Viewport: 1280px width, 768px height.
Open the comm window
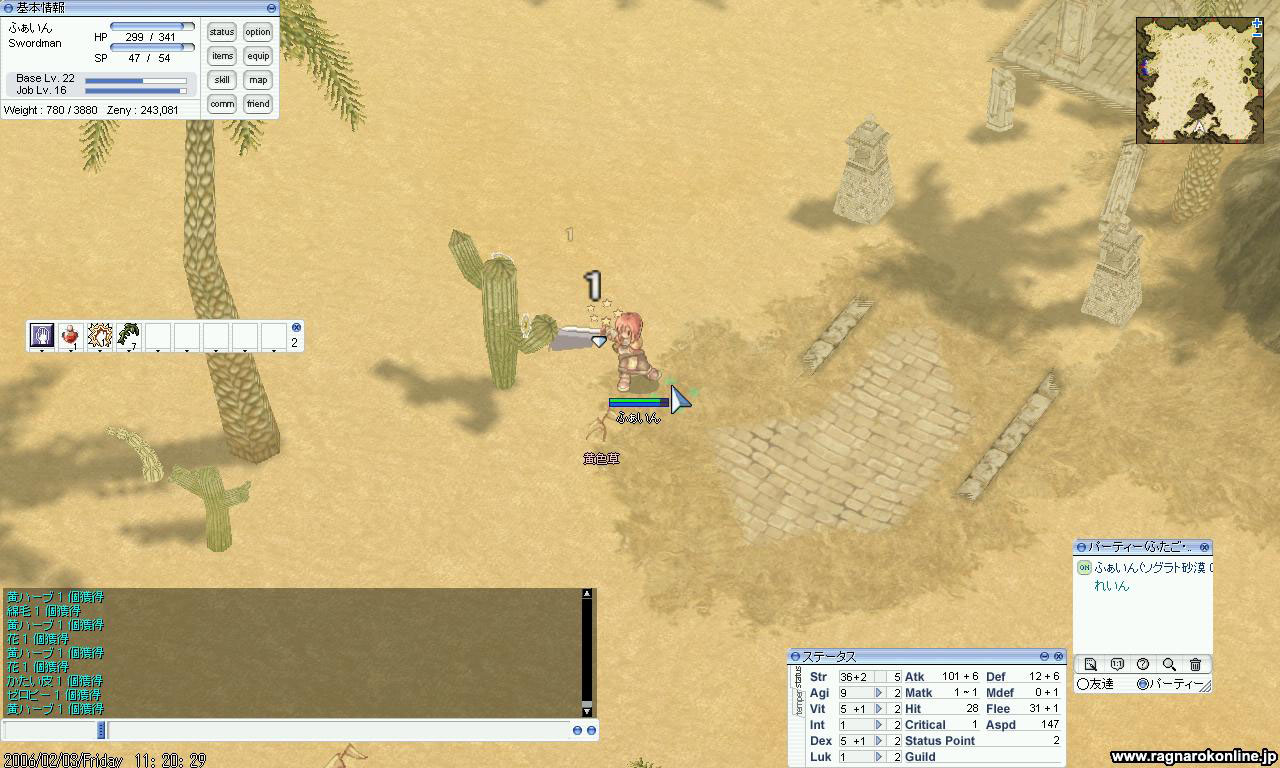(x=222, y=104)
